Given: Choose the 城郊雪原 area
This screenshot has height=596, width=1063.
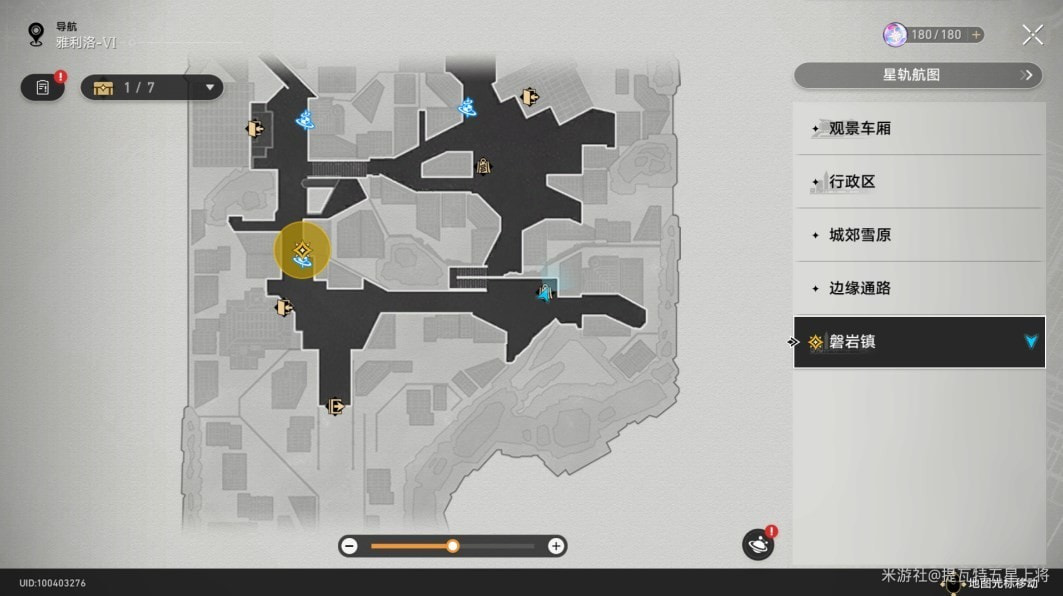Looking at the screenshot, I should coord(918,235).
